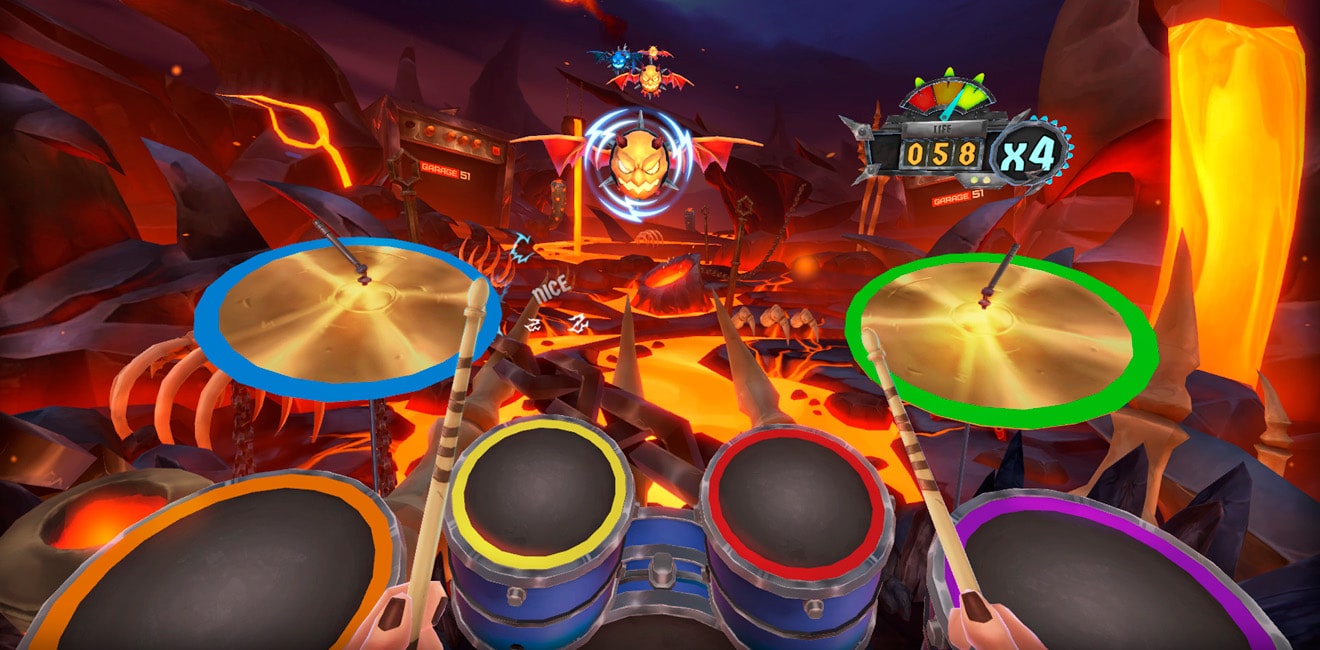This screenshot has height=650, width=1320.
Task: Hit the red-rimmed drum
Action: click(797, 488)
